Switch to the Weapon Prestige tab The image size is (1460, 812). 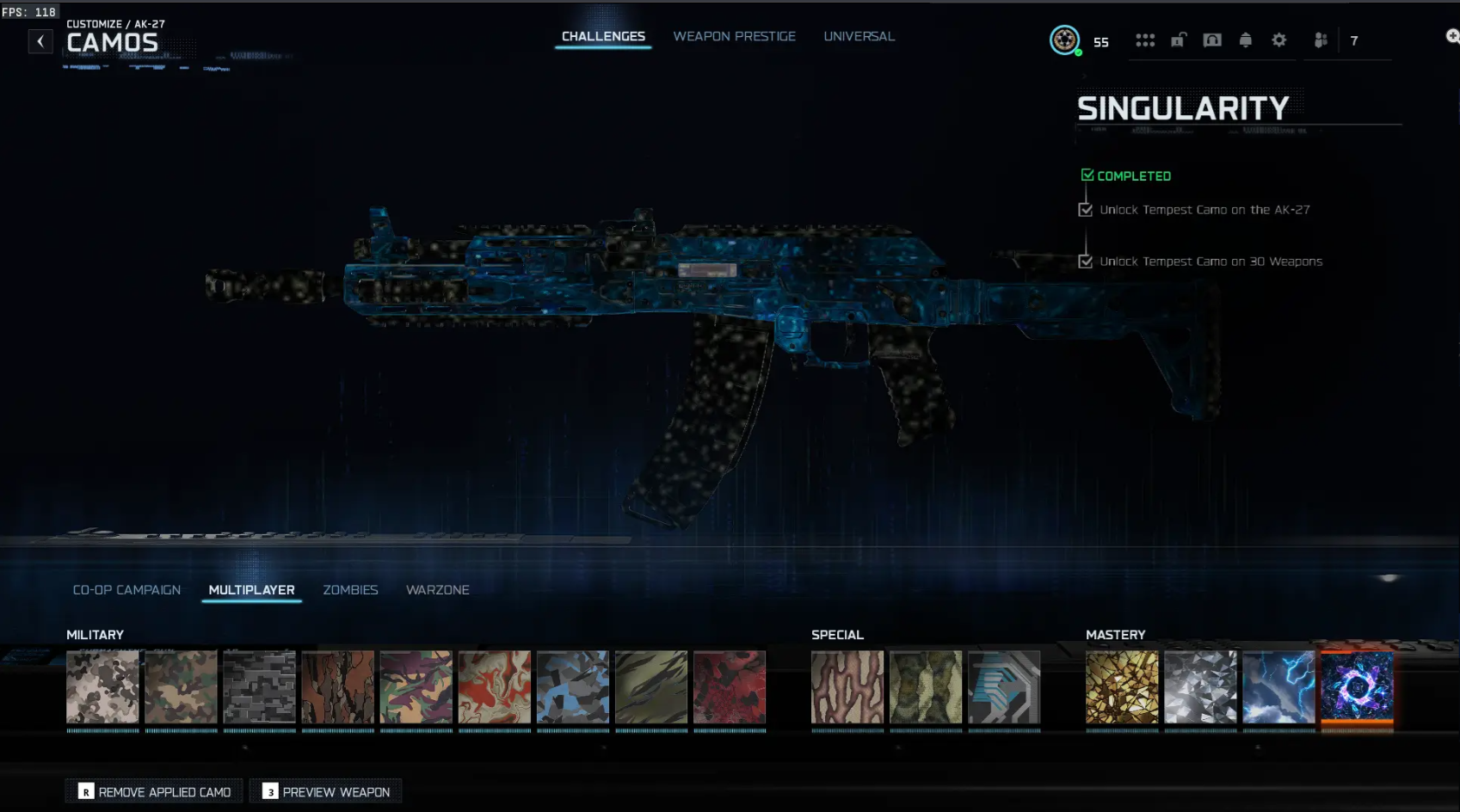point(734,36)
